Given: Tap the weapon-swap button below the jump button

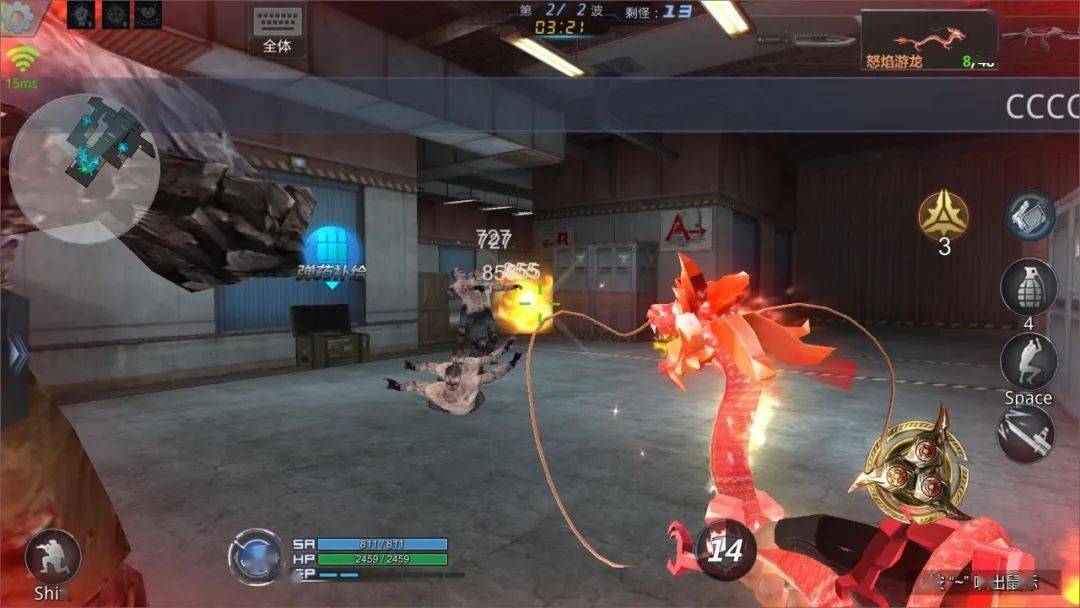Looking at the screenshot, I should click(1026, 434).
